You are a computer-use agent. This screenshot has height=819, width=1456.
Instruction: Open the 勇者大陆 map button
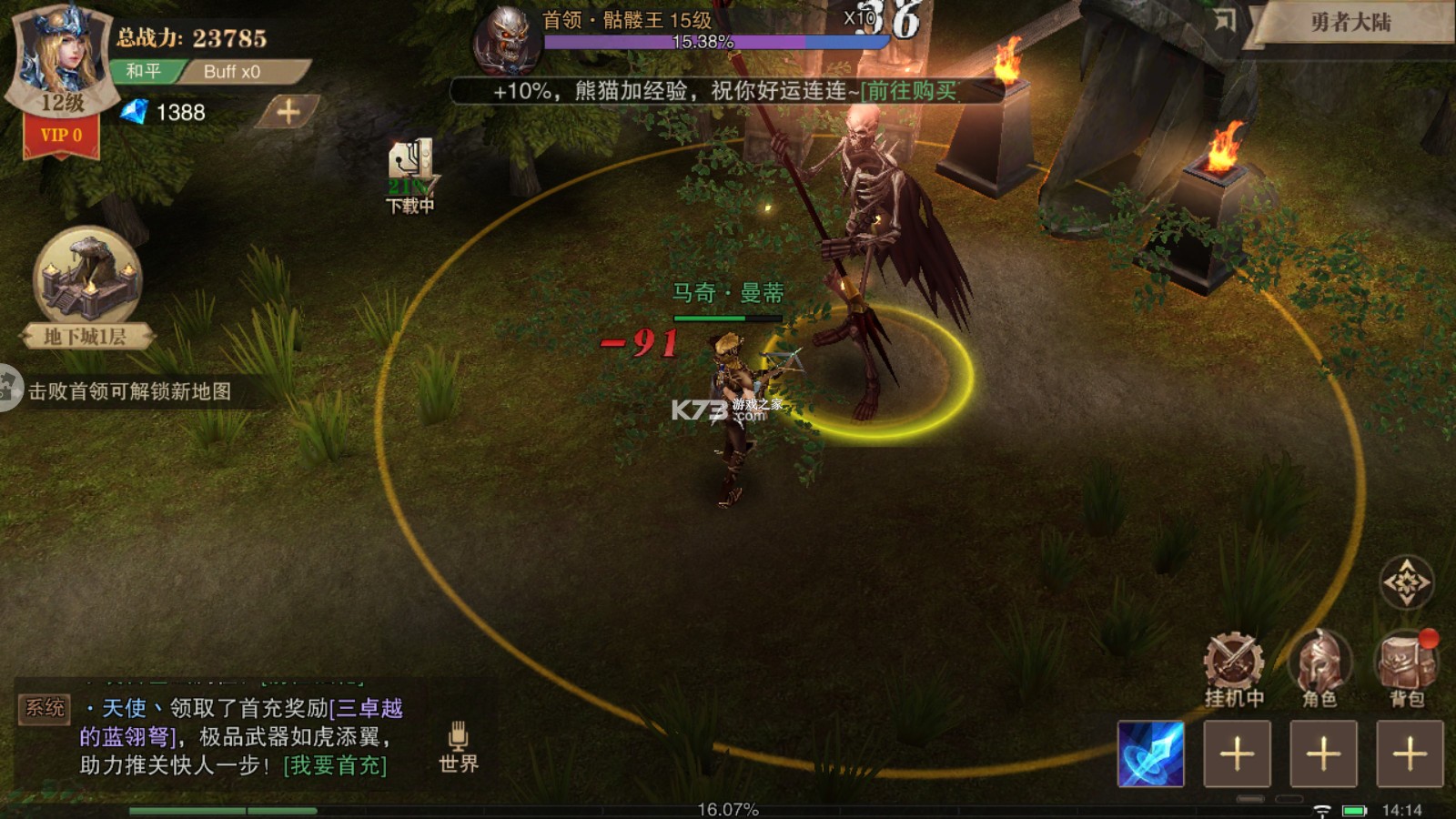(x=1351, y=22)
